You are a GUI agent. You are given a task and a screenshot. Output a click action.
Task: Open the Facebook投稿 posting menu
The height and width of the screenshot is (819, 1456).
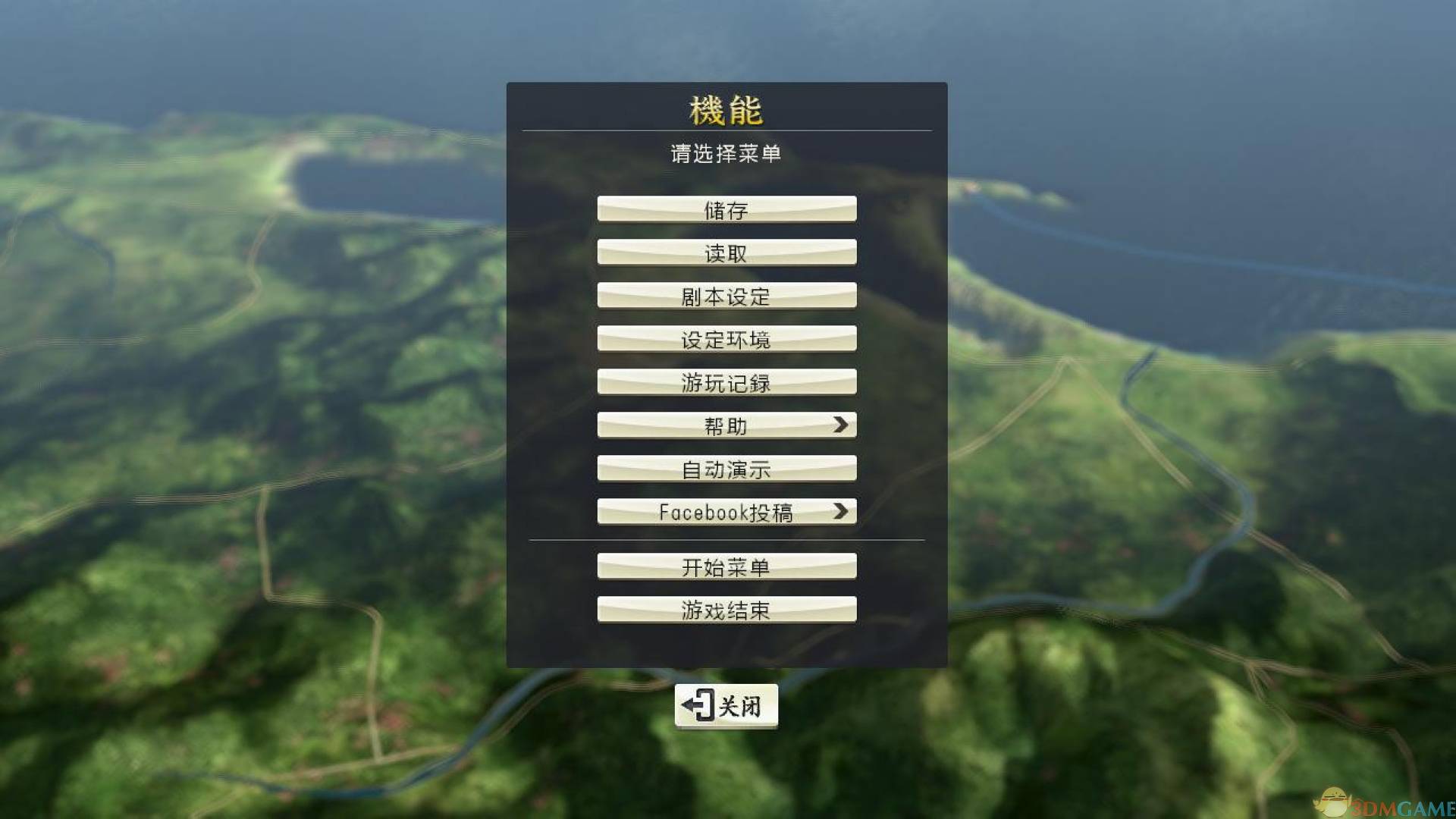click(726, 512)
